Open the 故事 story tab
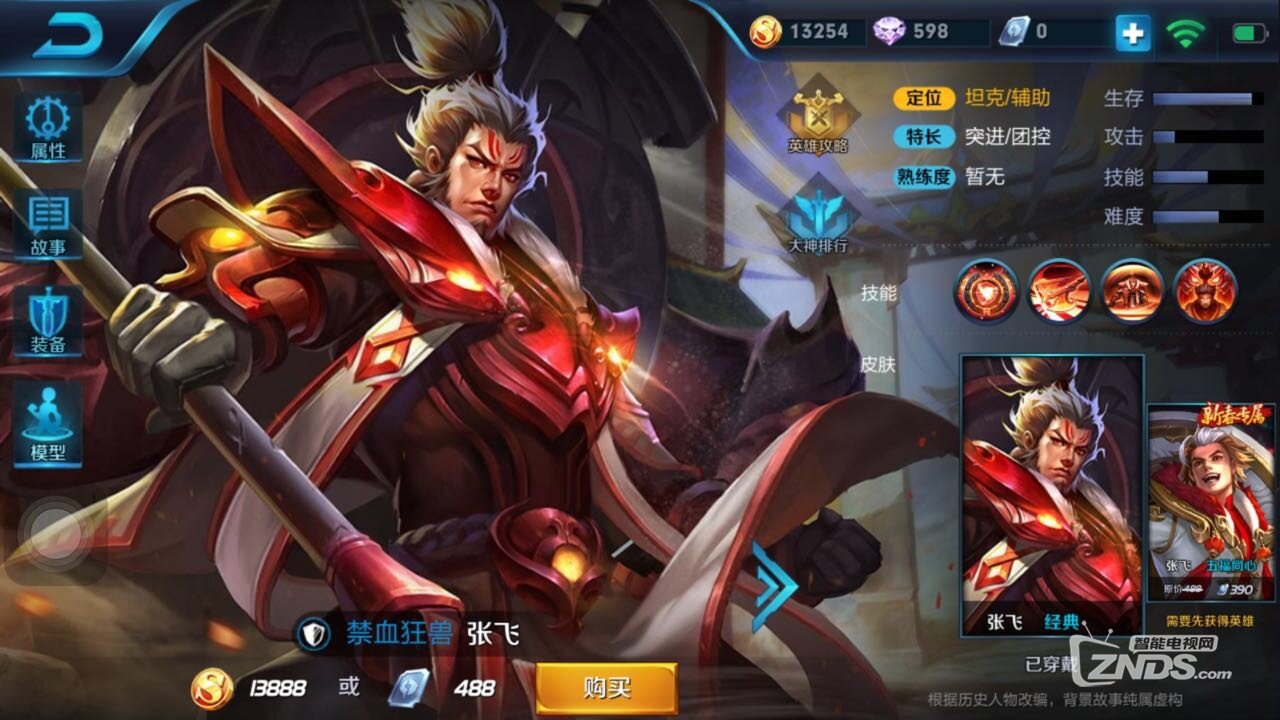This screenshot has height=720, width=1280. (48, 224)
